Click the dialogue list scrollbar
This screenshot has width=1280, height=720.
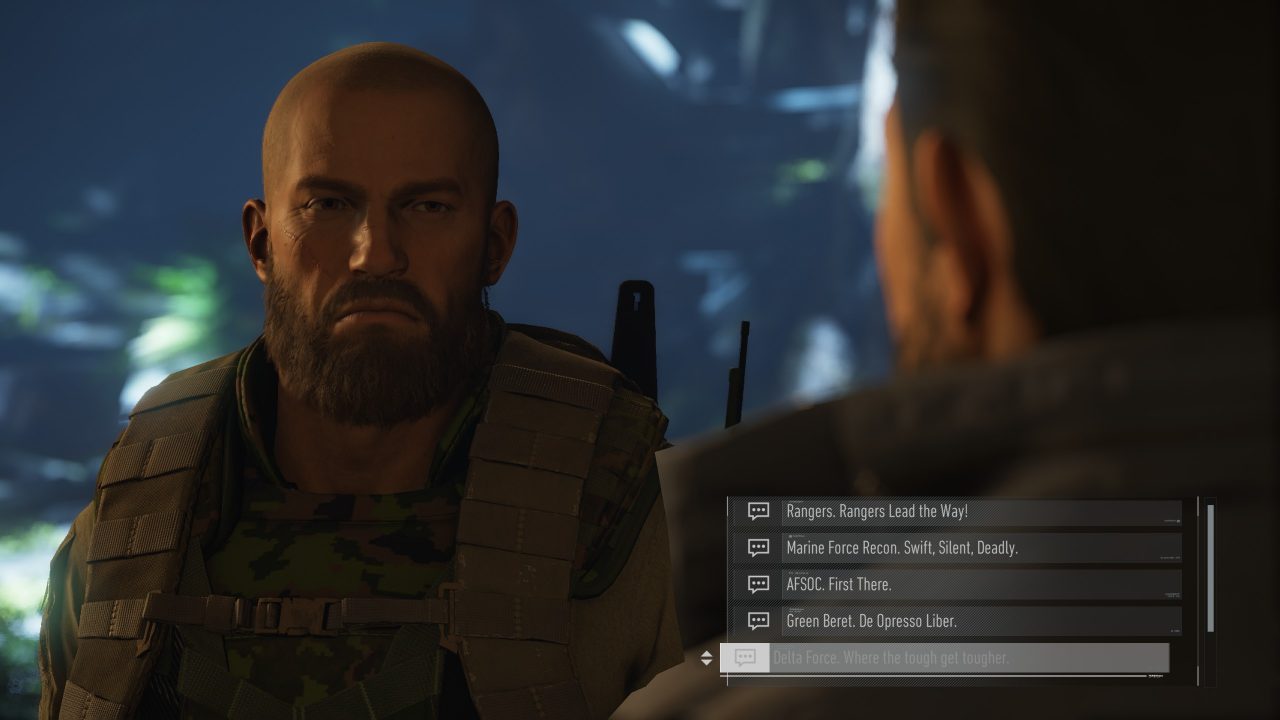tap(1211, 567)
